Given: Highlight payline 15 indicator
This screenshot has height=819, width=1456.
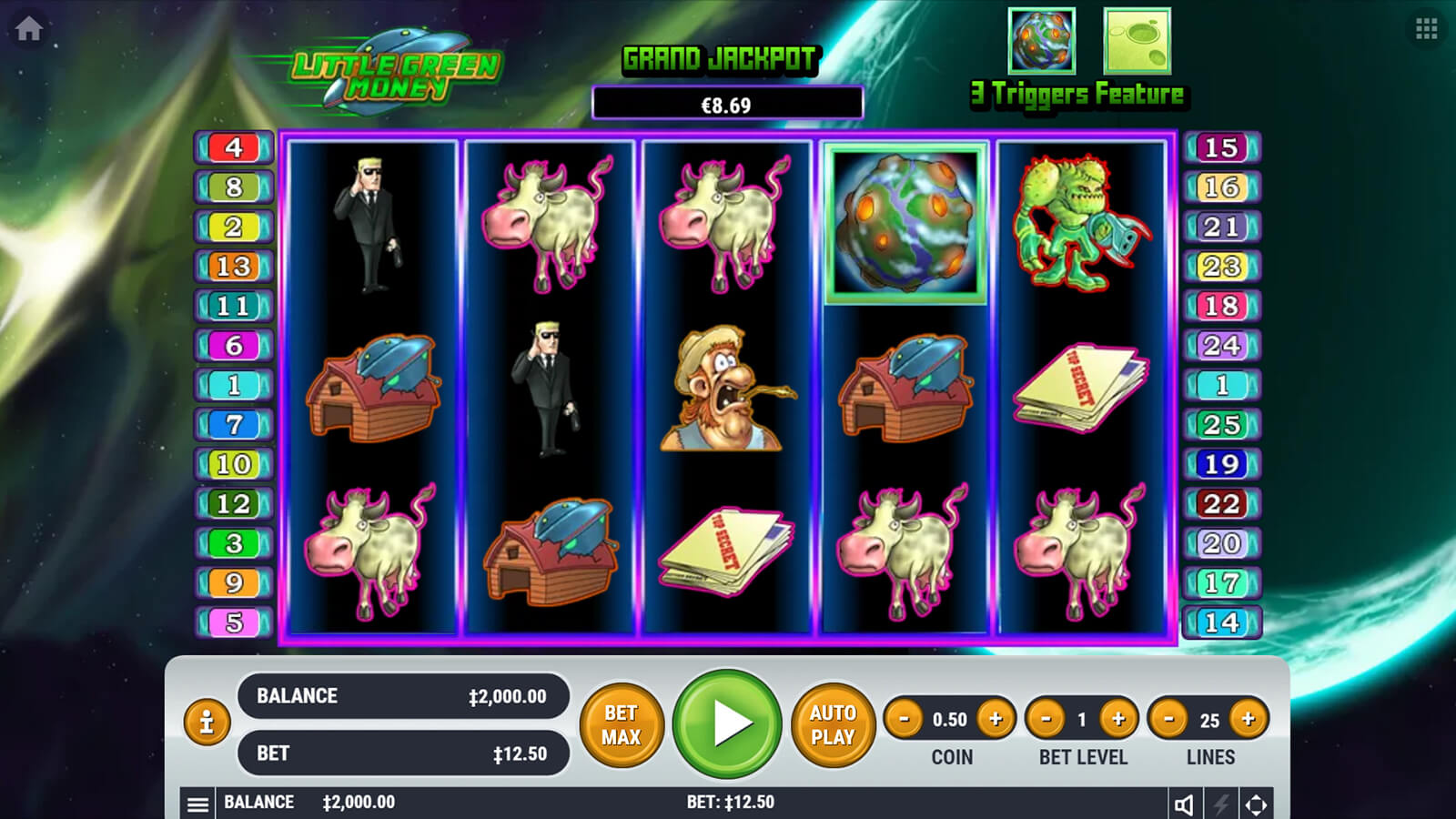Looking at the screenshot, I should 1221,147.
